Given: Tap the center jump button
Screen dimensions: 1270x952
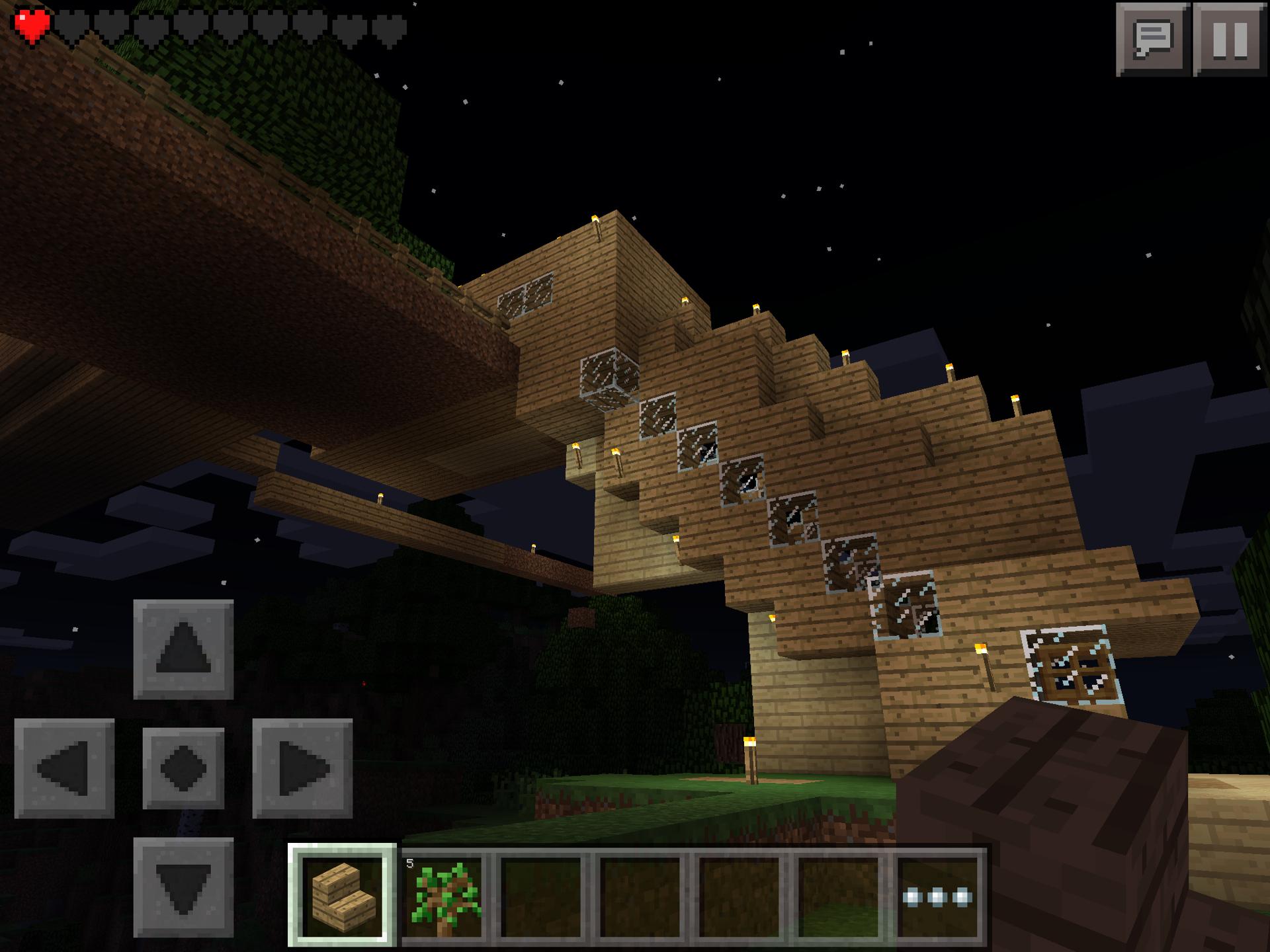Looking at the screenshot, I should pos(183,768).
